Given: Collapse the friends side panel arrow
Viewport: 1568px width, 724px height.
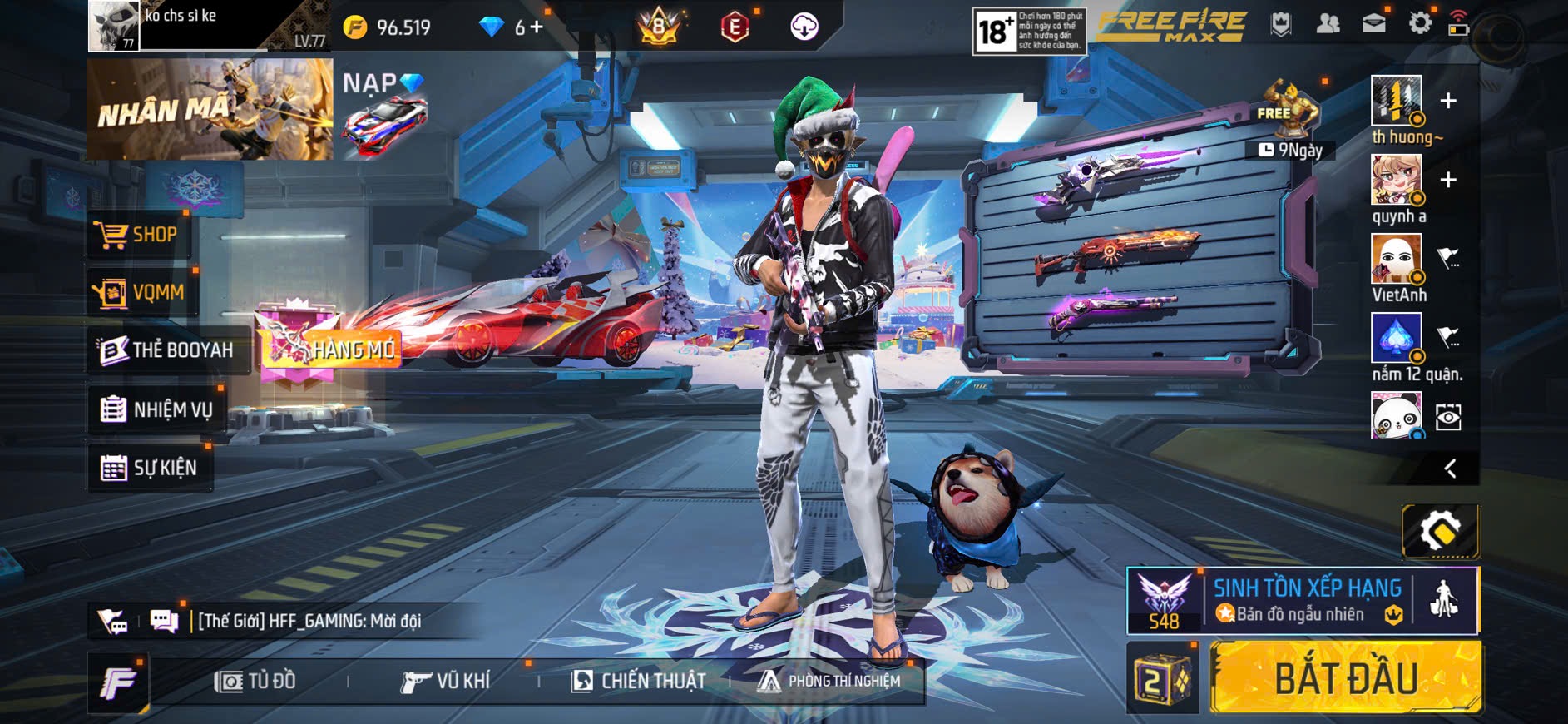Looking at the screenshot, I should coord(1450,469).
